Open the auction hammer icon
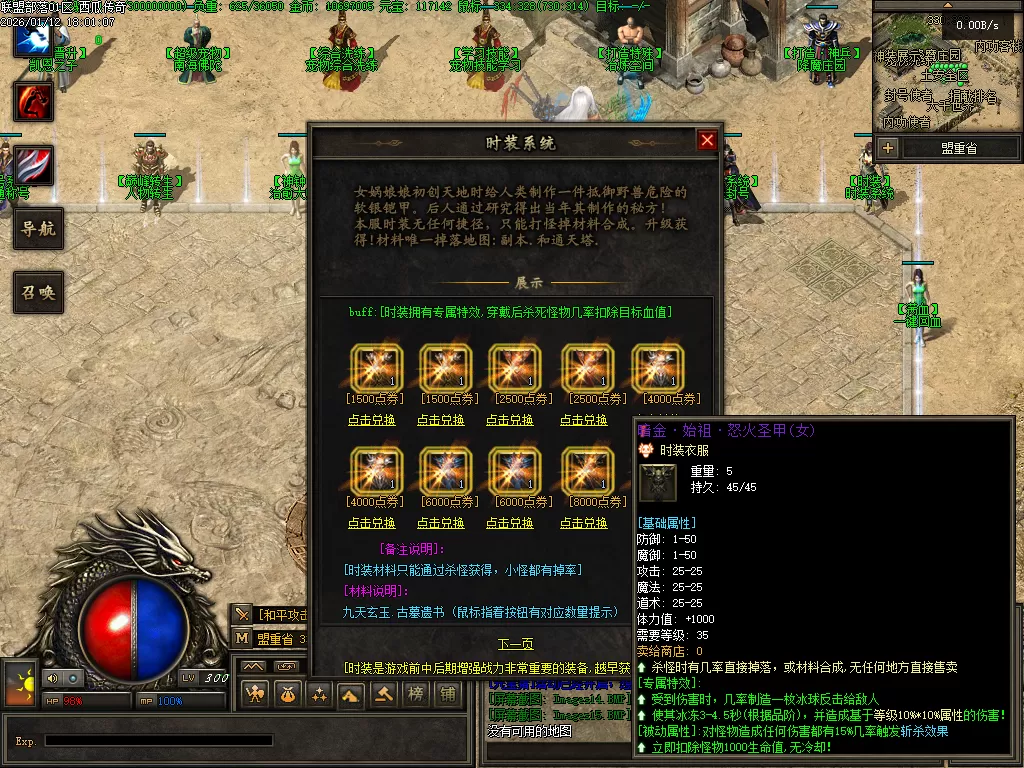The image size is (1024, 768). tap(382, 694)
